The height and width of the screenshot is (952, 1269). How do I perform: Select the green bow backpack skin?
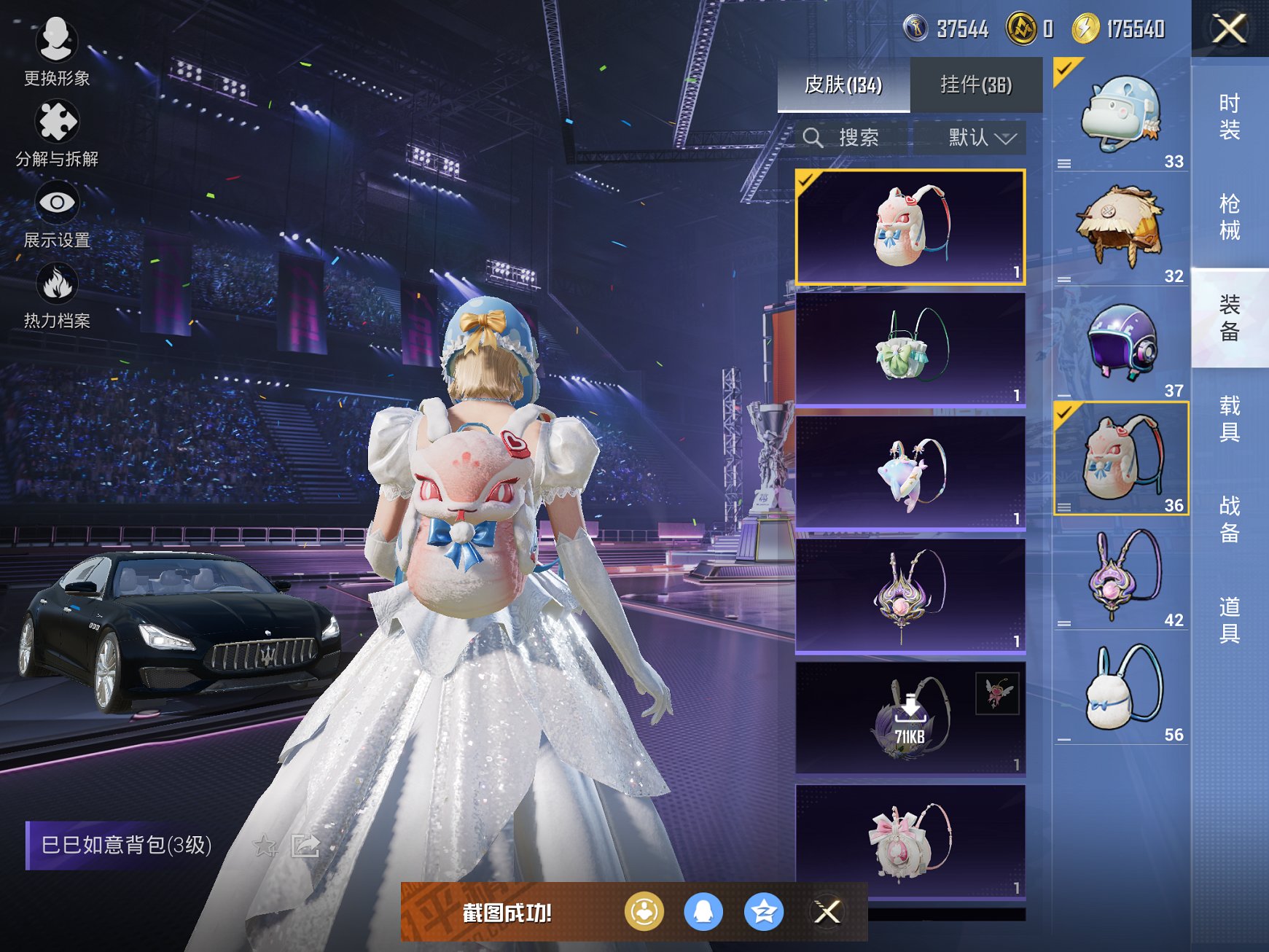(910, 349)
